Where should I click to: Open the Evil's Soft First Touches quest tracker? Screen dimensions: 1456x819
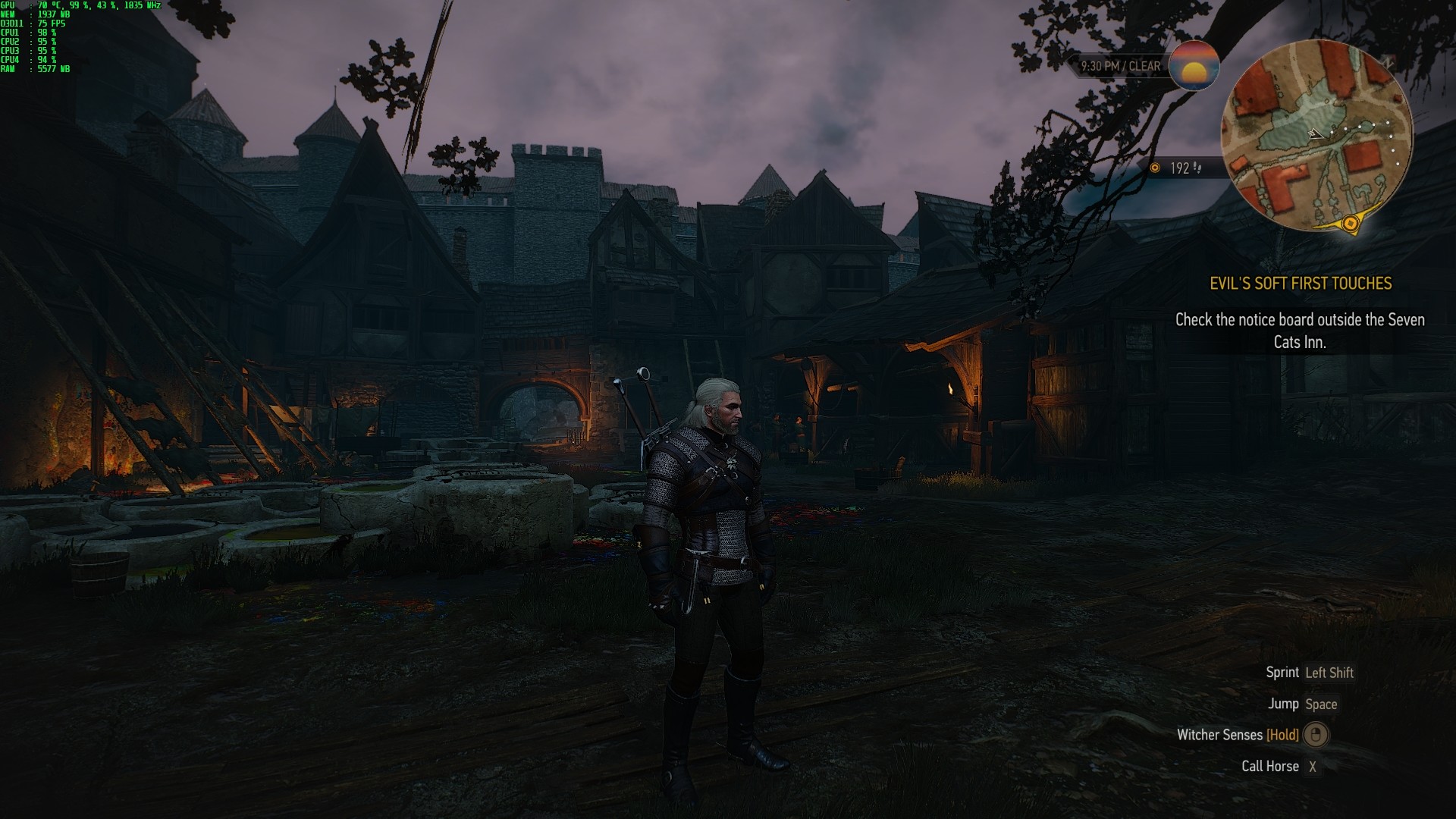[1300, 284]
